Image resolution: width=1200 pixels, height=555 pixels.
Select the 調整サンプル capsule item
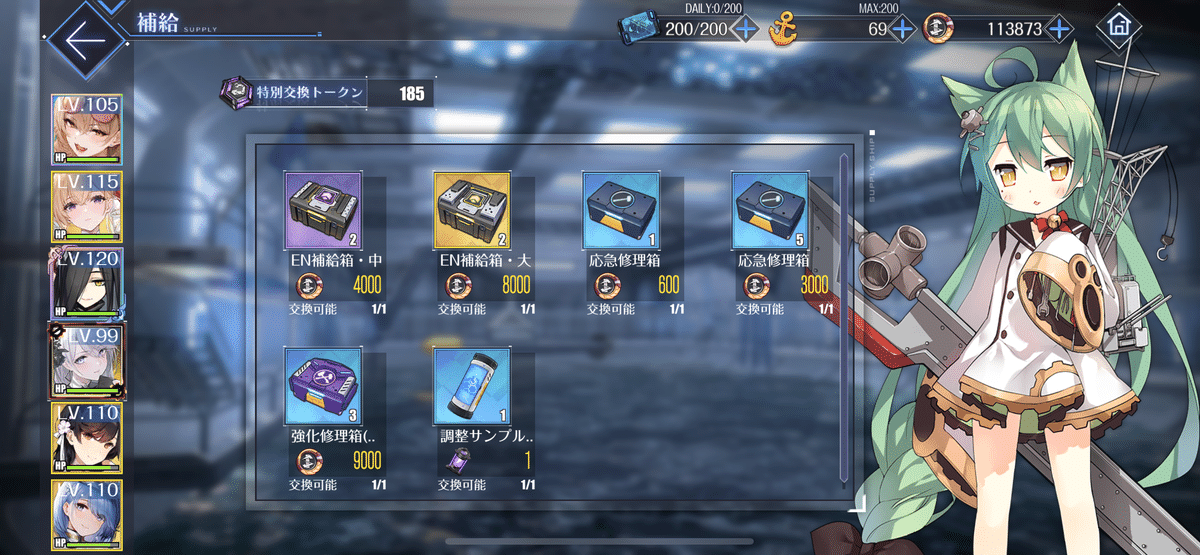click(x=472, y=386)
